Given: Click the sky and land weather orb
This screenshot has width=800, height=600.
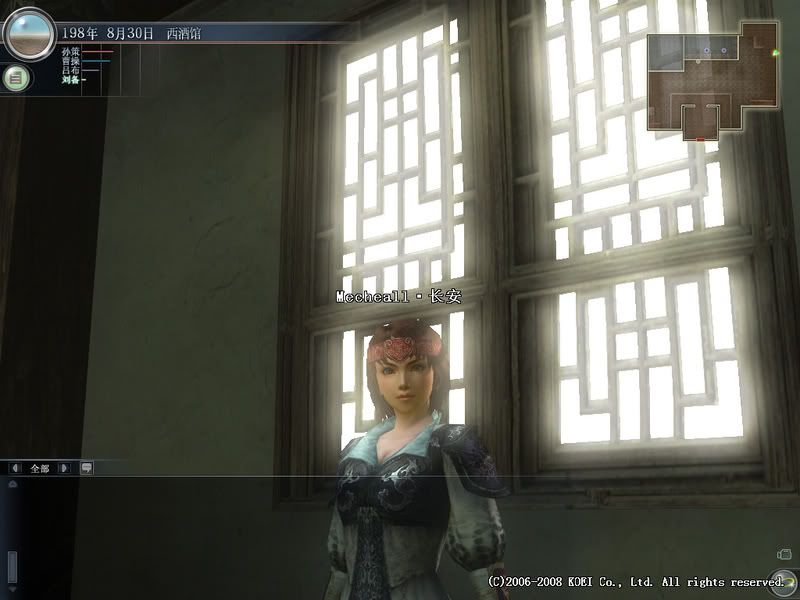Looking at the screenshot, I should pyautogui.click(x=28, y=33).
